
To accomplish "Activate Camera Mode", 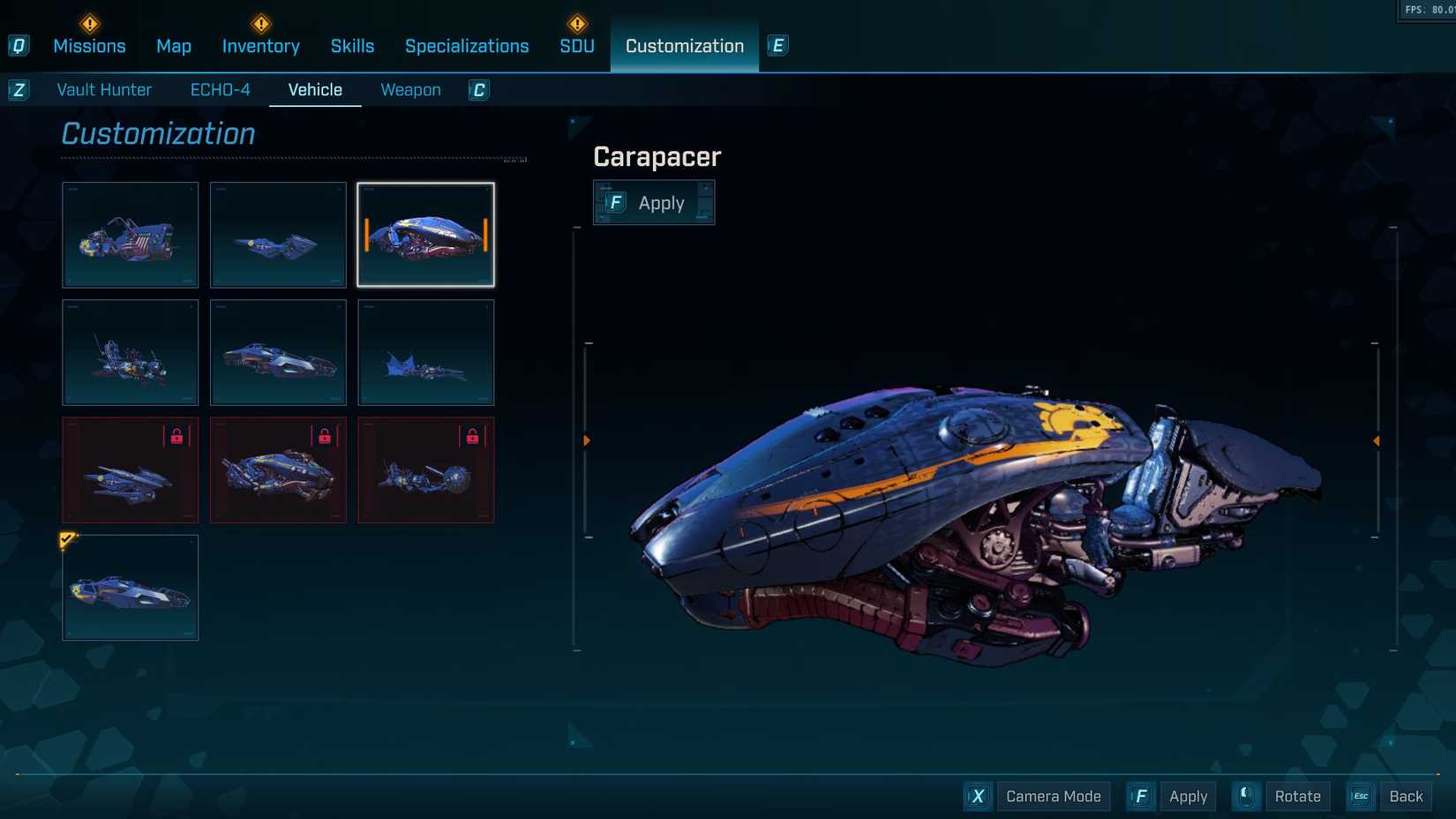I will click(x=1053, y=796).
